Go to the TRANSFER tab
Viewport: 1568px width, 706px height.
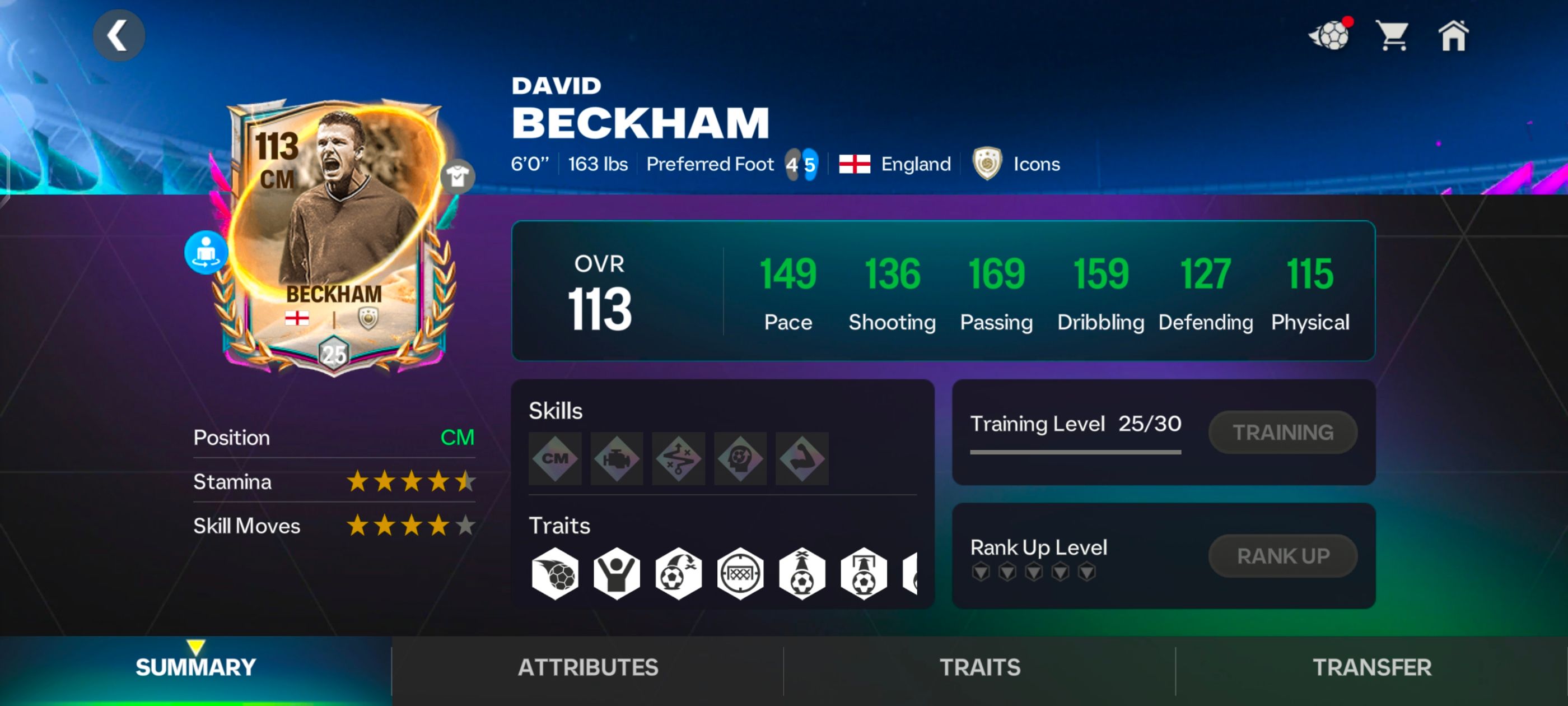coord(1371,667)
